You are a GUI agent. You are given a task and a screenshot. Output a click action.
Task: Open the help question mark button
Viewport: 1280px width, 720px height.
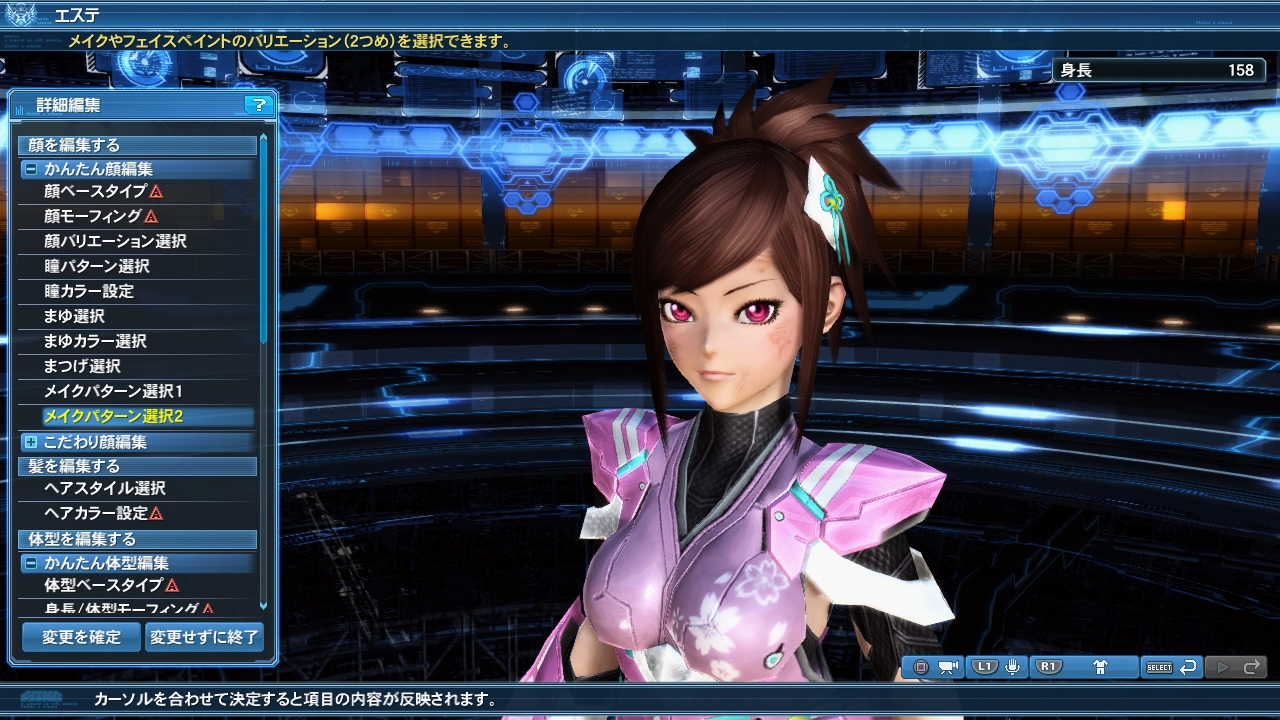pyautogui.click(x=258, y=105)
